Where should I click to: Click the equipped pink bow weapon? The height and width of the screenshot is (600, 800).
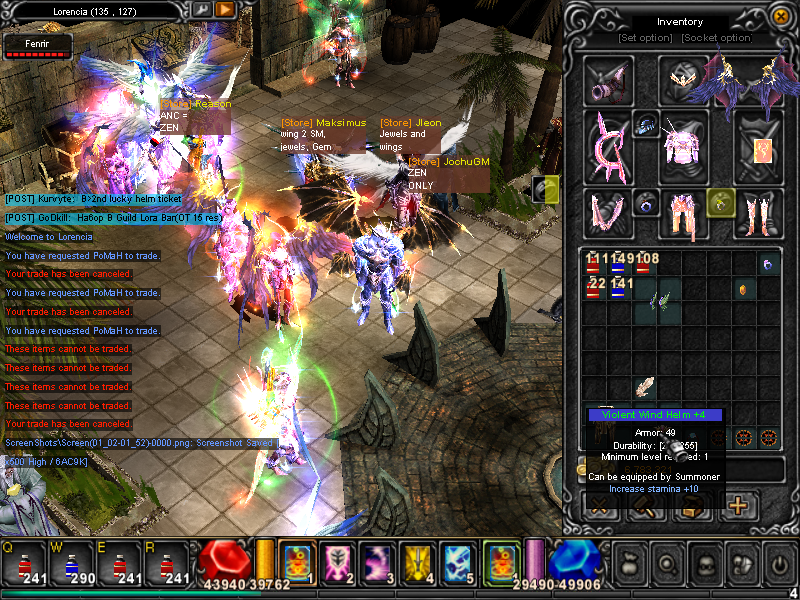(x=608, y=147)
